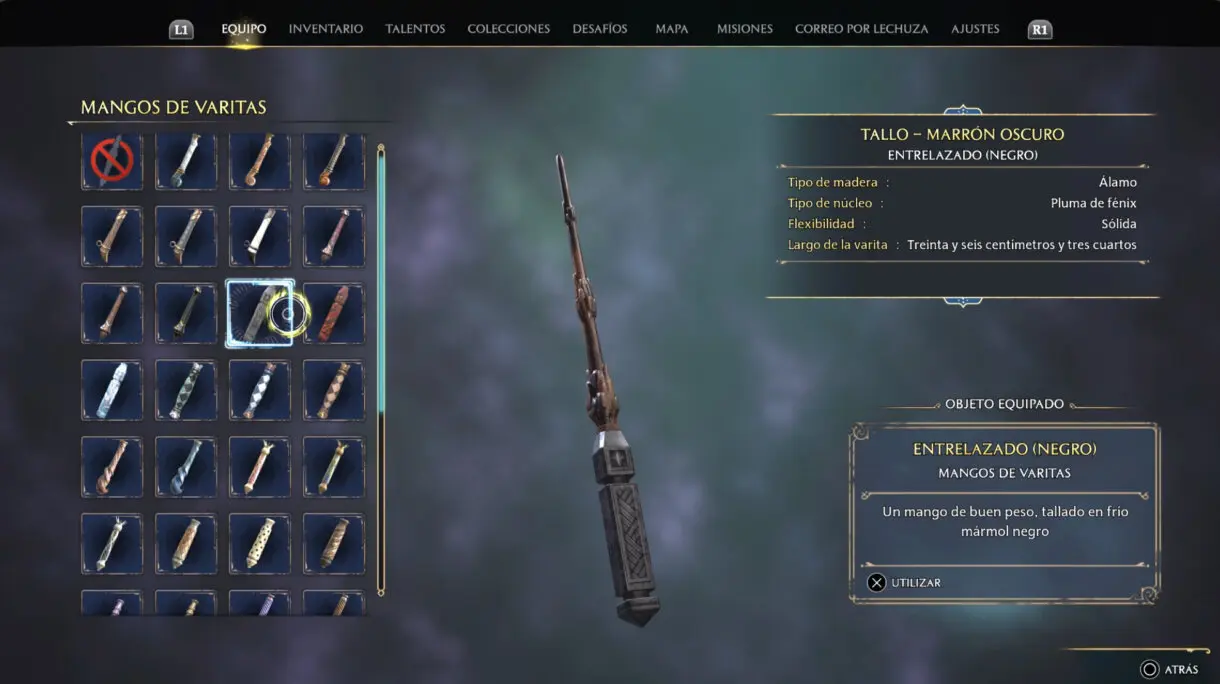Open the Mapa tab

pyautogui.click(x=671, y=29)
